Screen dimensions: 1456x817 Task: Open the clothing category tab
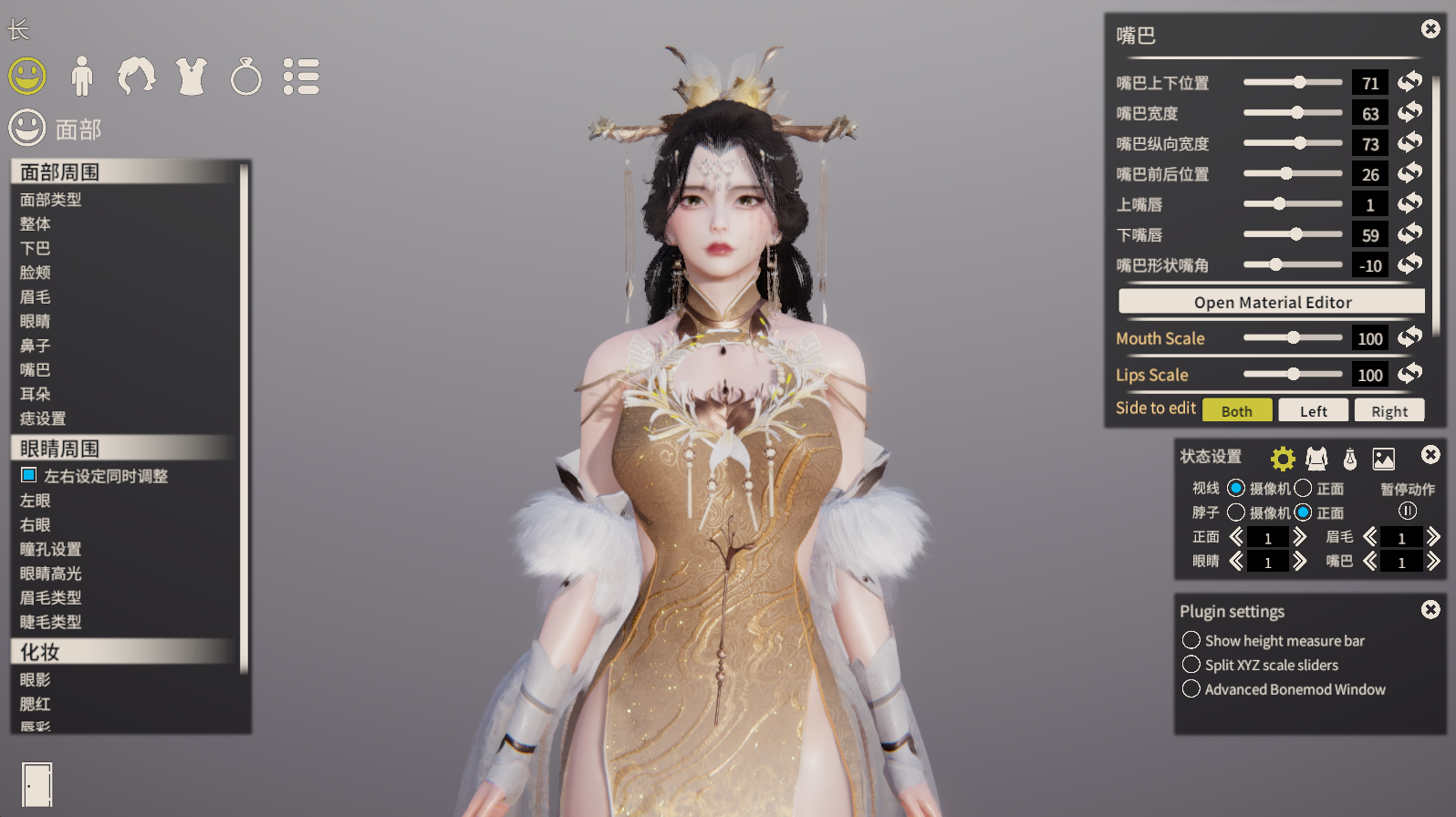click(192, 77)
